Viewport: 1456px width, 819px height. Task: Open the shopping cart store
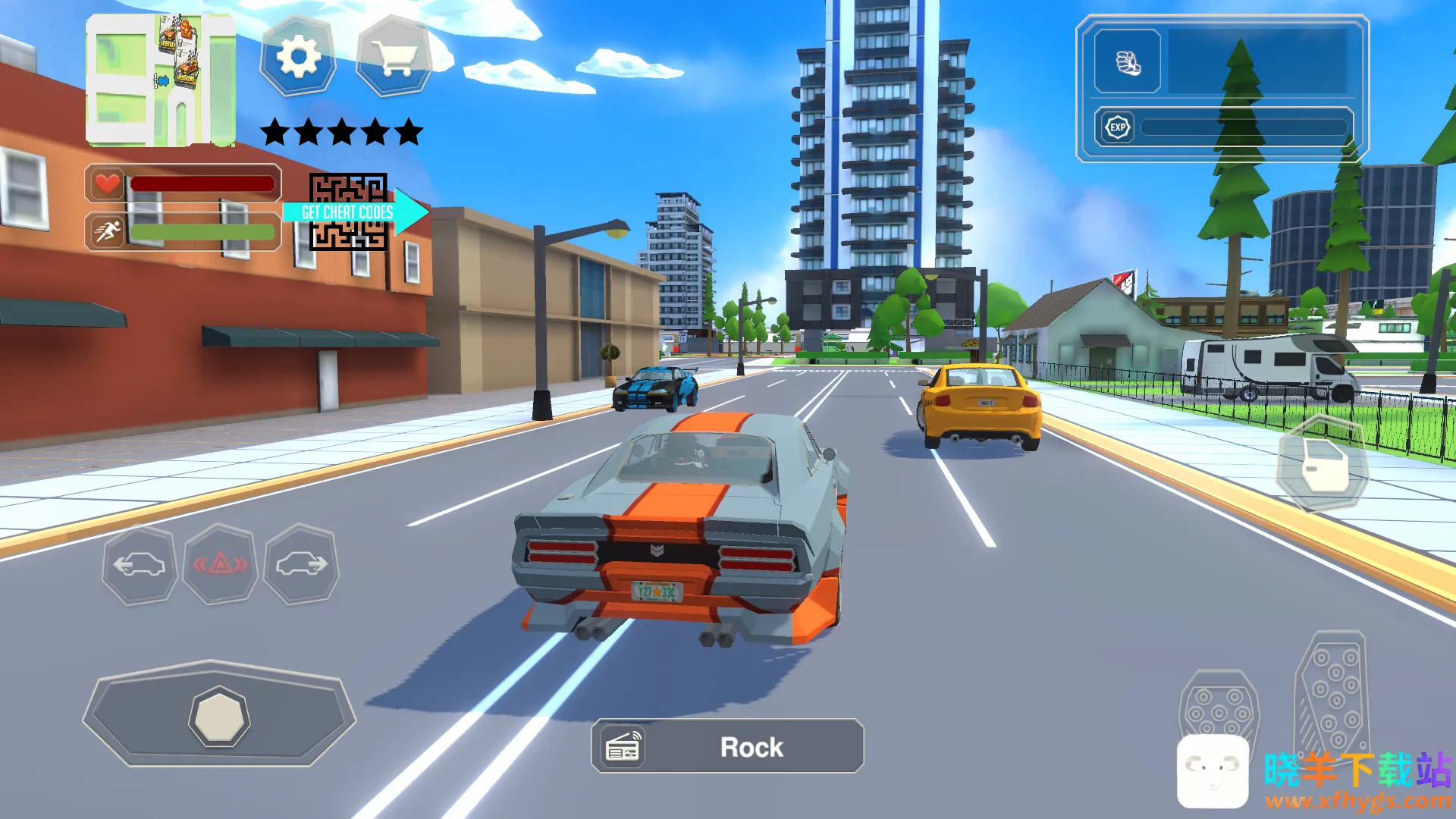(x=394, y=56)
